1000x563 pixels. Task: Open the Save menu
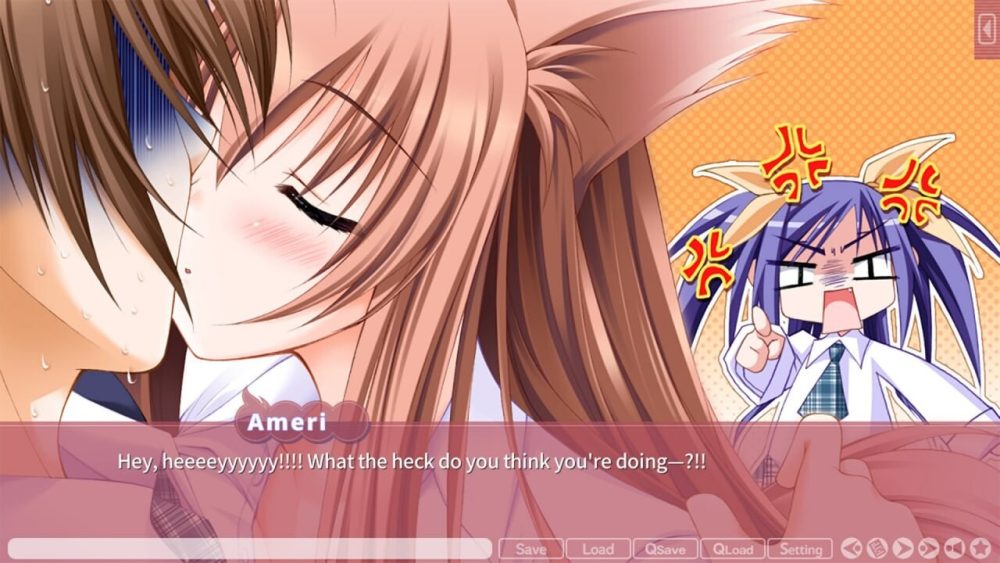530,549
